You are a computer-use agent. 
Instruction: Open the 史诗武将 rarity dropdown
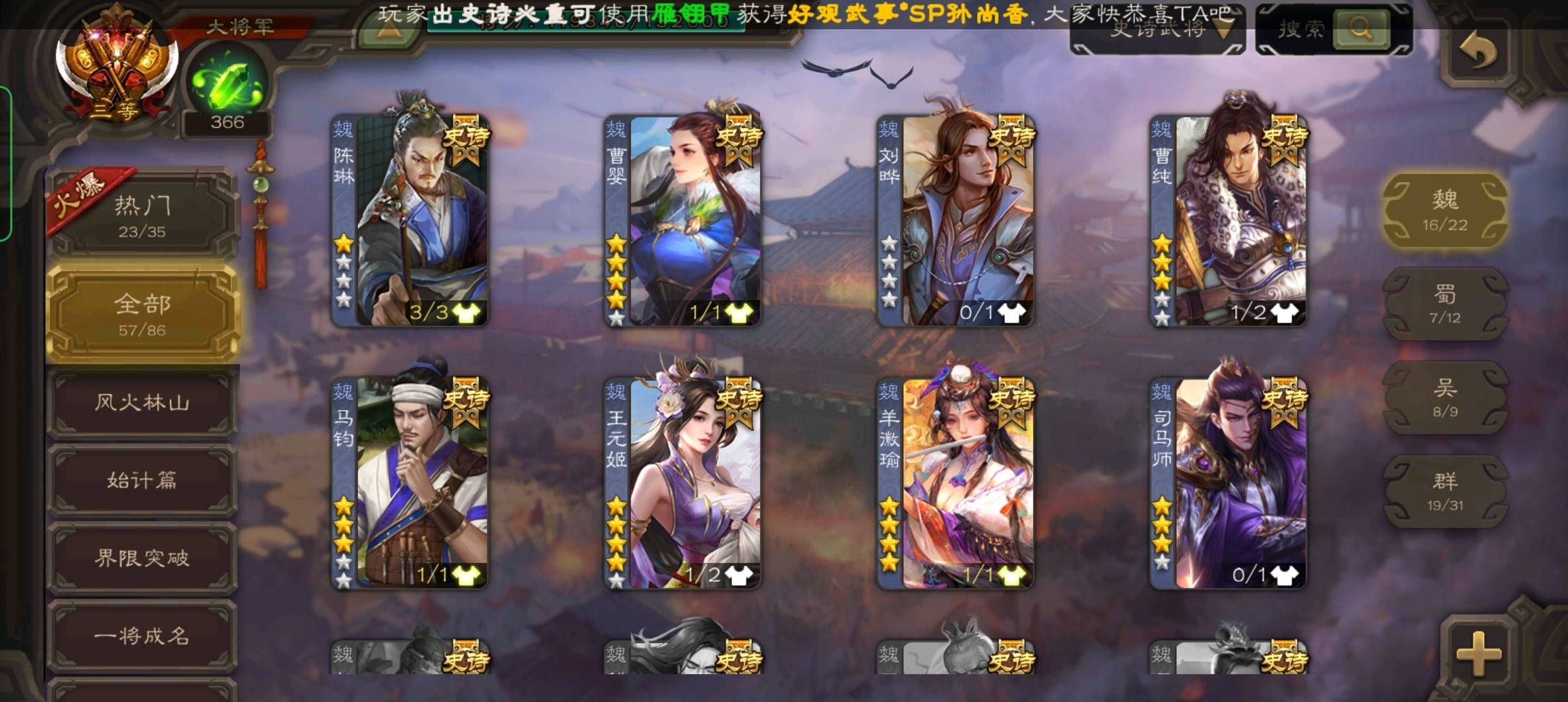(1157, 29)
